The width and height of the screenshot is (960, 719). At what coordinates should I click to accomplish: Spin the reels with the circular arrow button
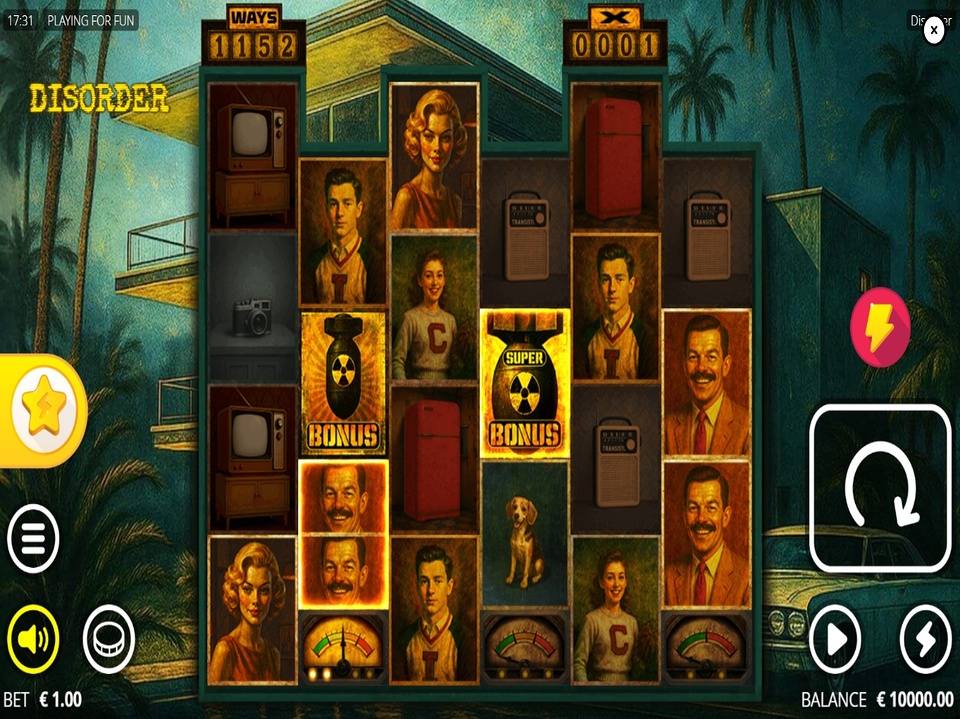point(879,487)
